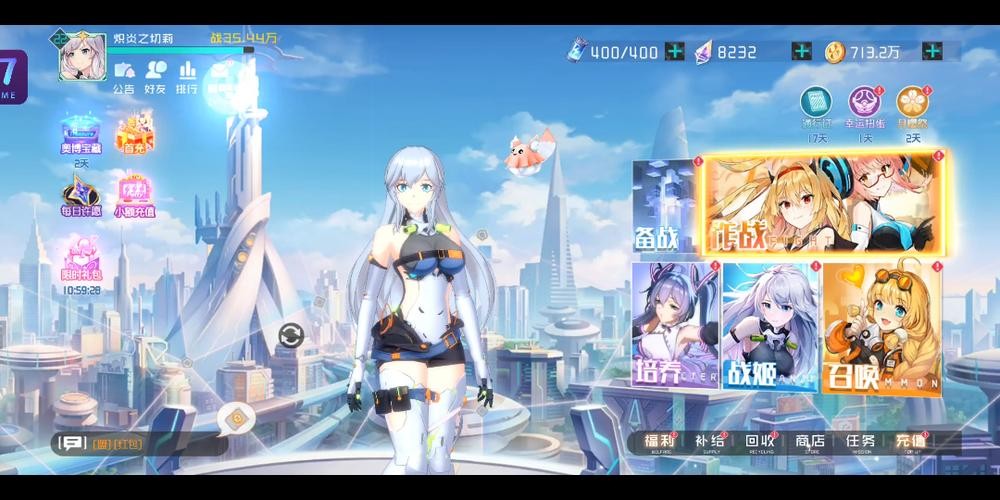Open the 限时礼包 limited-time gift pack

[80, 260]
